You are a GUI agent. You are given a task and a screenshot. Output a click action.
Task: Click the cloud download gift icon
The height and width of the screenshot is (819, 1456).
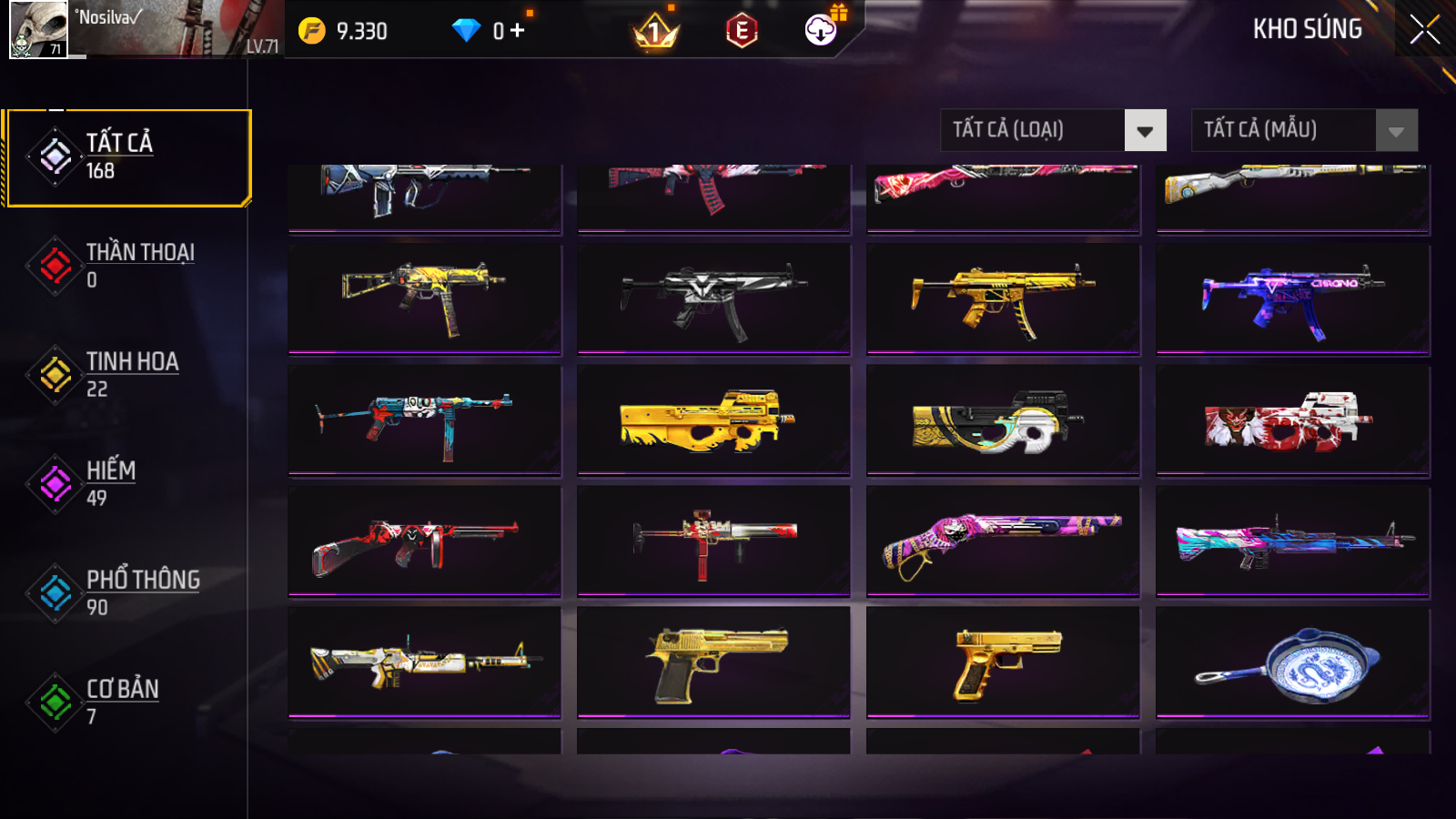pos(821,30)
